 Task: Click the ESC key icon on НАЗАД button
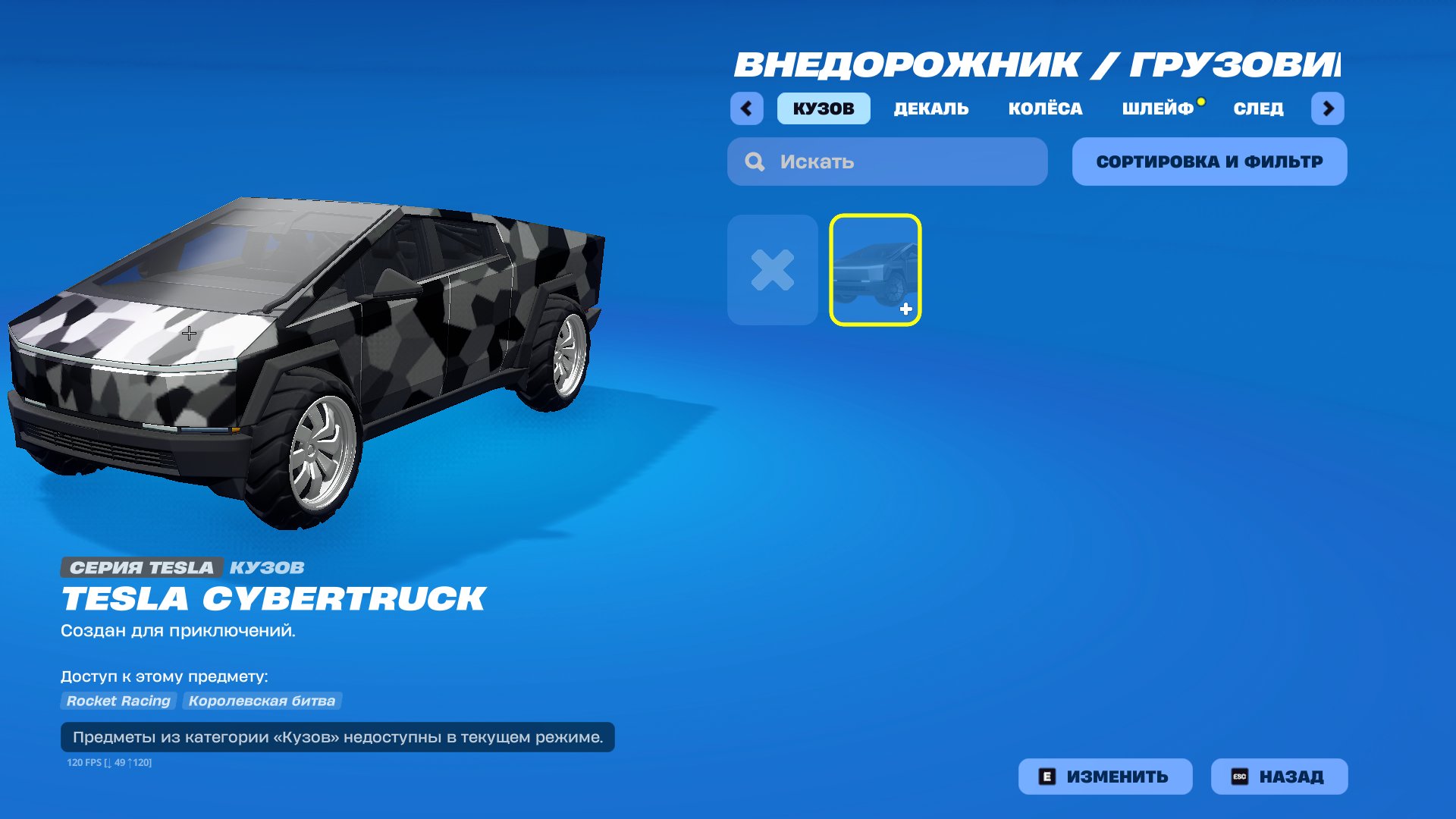(x=1241, y=776)
